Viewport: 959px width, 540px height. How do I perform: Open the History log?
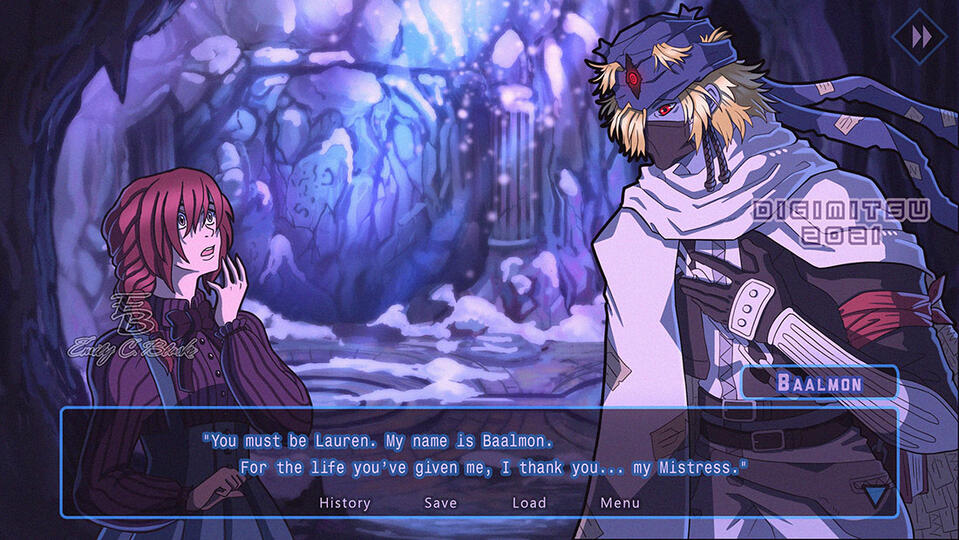[345, 503]
